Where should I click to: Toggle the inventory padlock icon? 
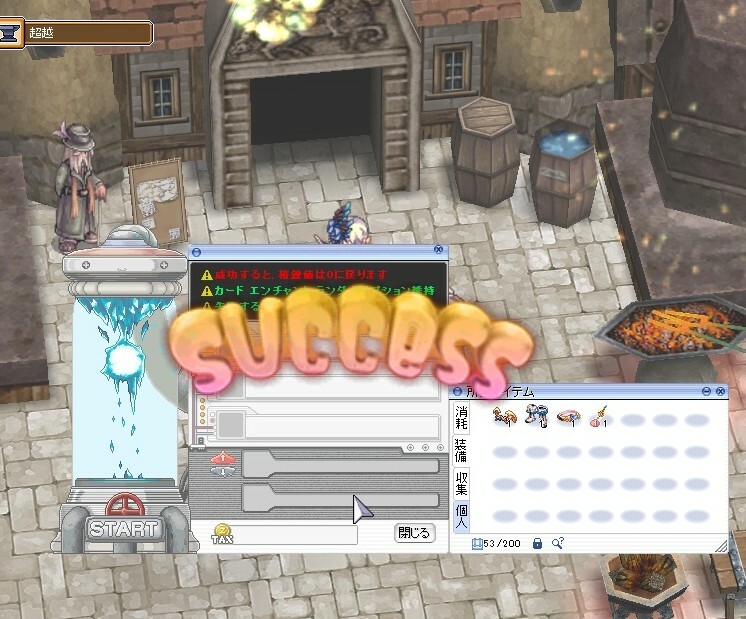(x=537, y=543)
